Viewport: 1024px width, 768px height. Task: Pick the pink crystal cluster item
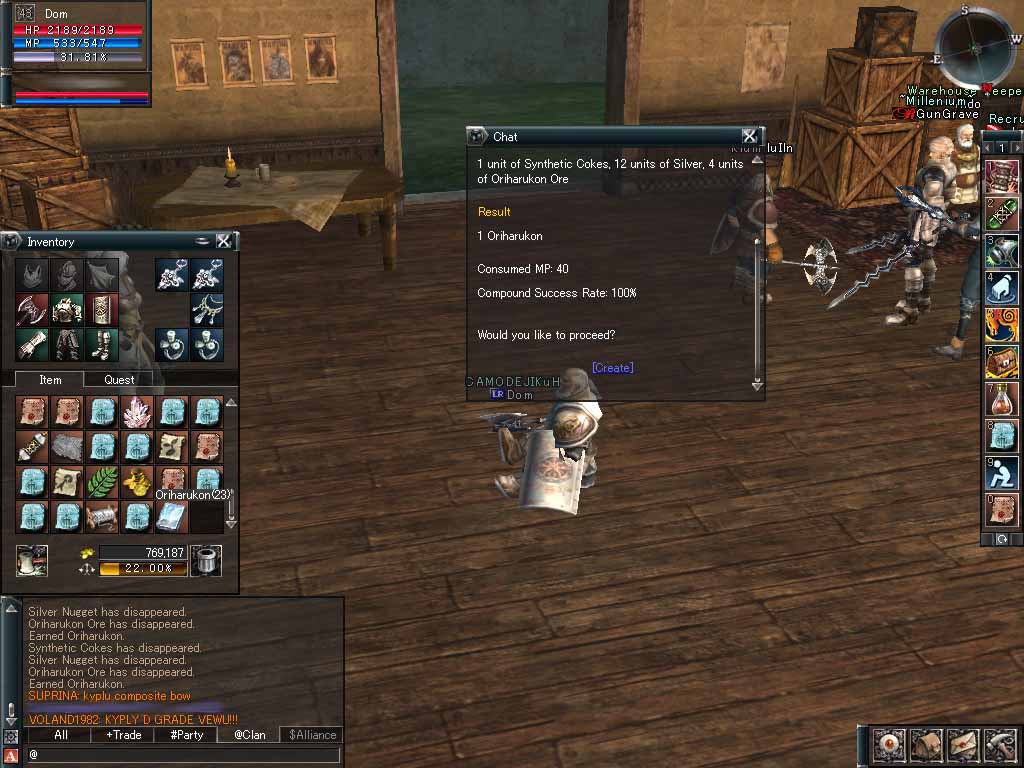[137, 412]
